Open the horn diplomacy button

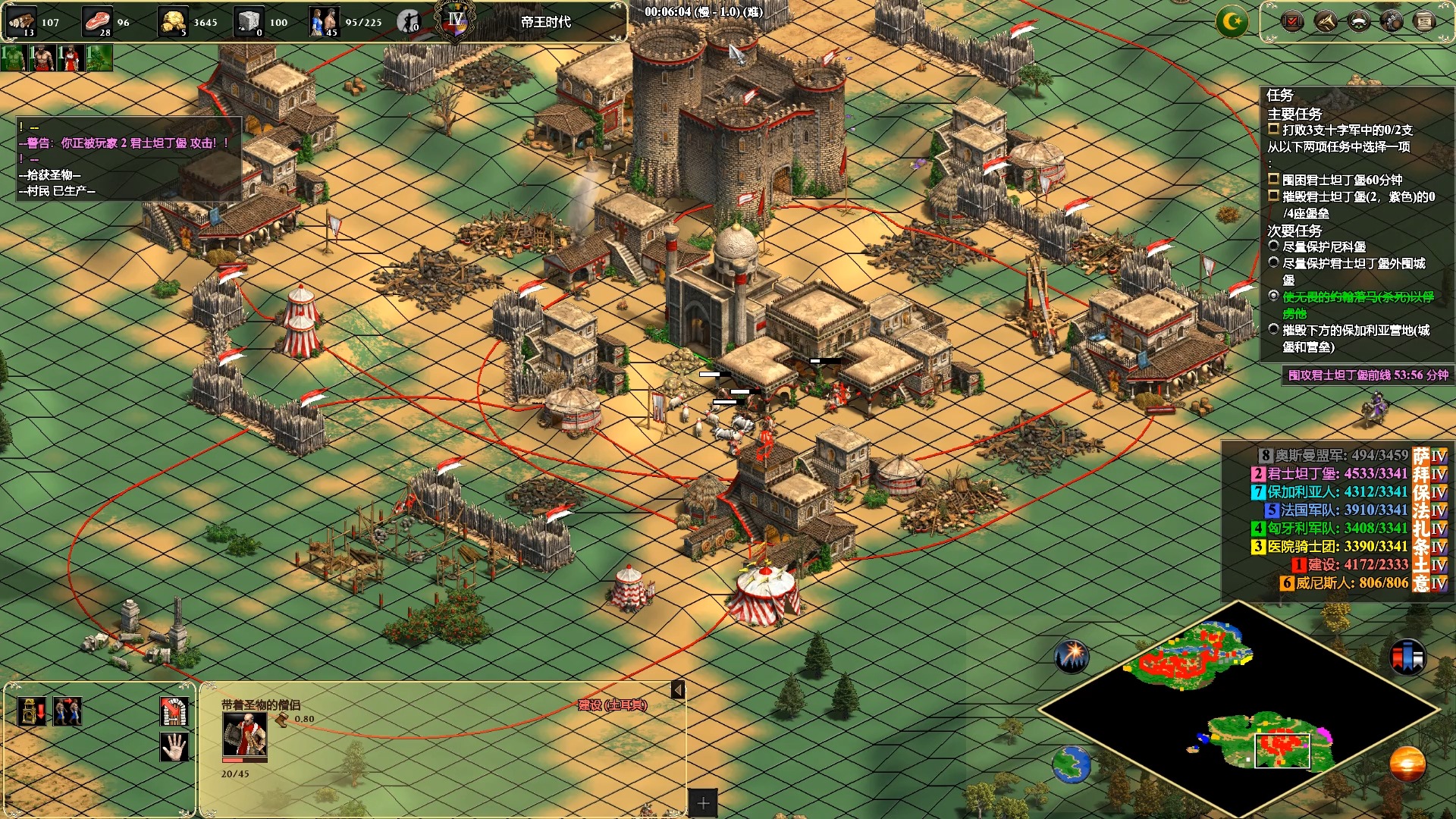coord(1325,20)
